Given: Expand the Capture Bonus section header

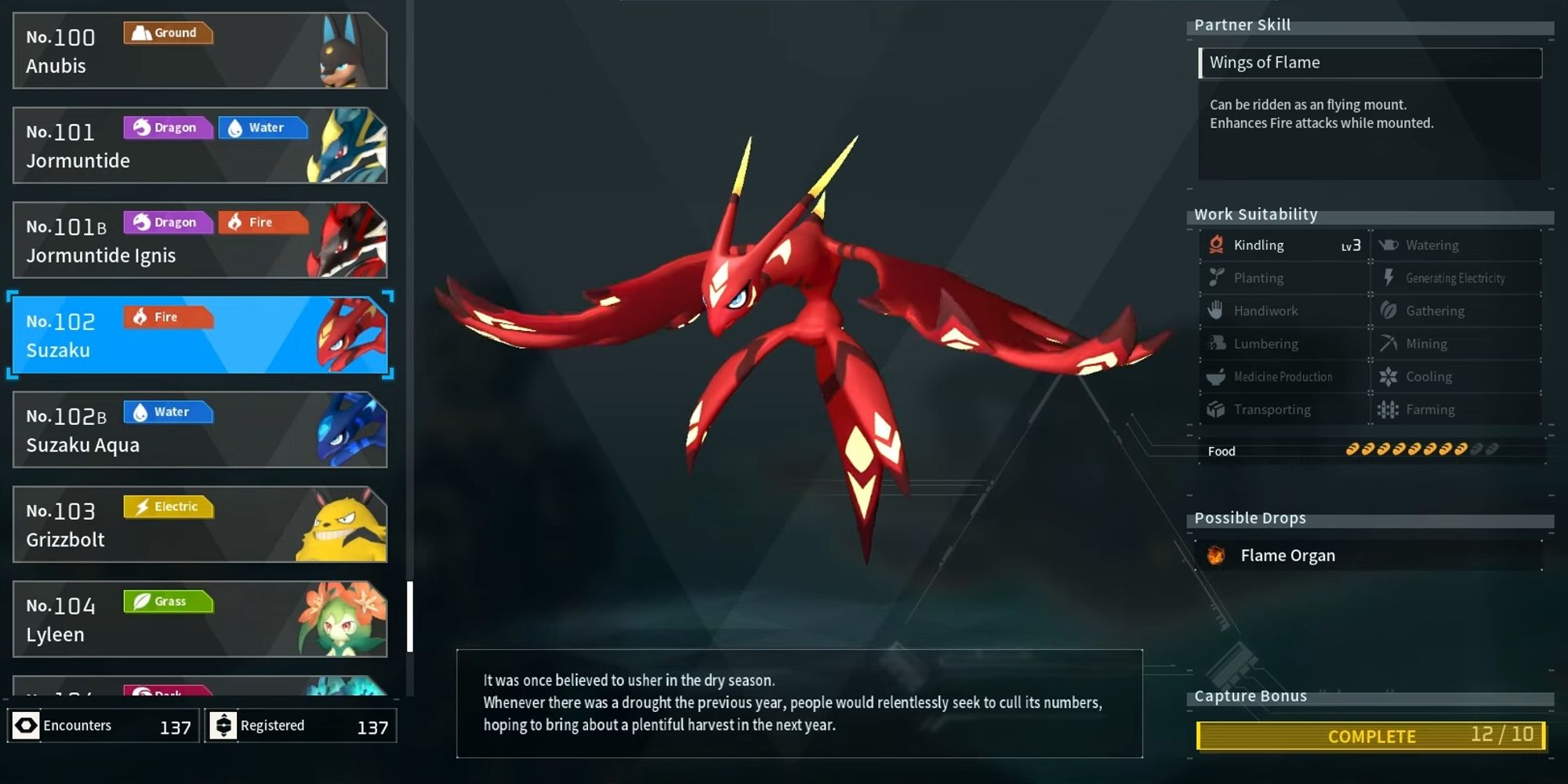Looking at the screenshot, I should (1250, 695).
